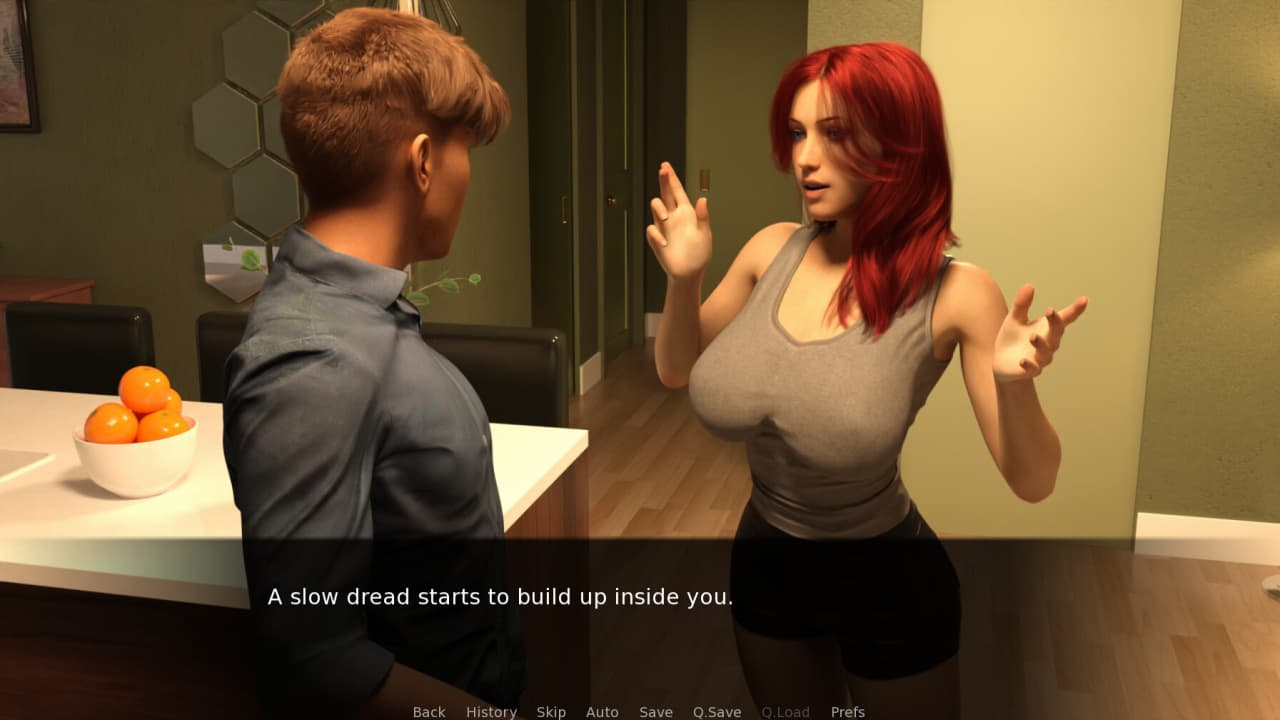The width and height of the screenshot is (1280, 720).
Task: Toggle Auto-advance mode
Action: [602, 712]
